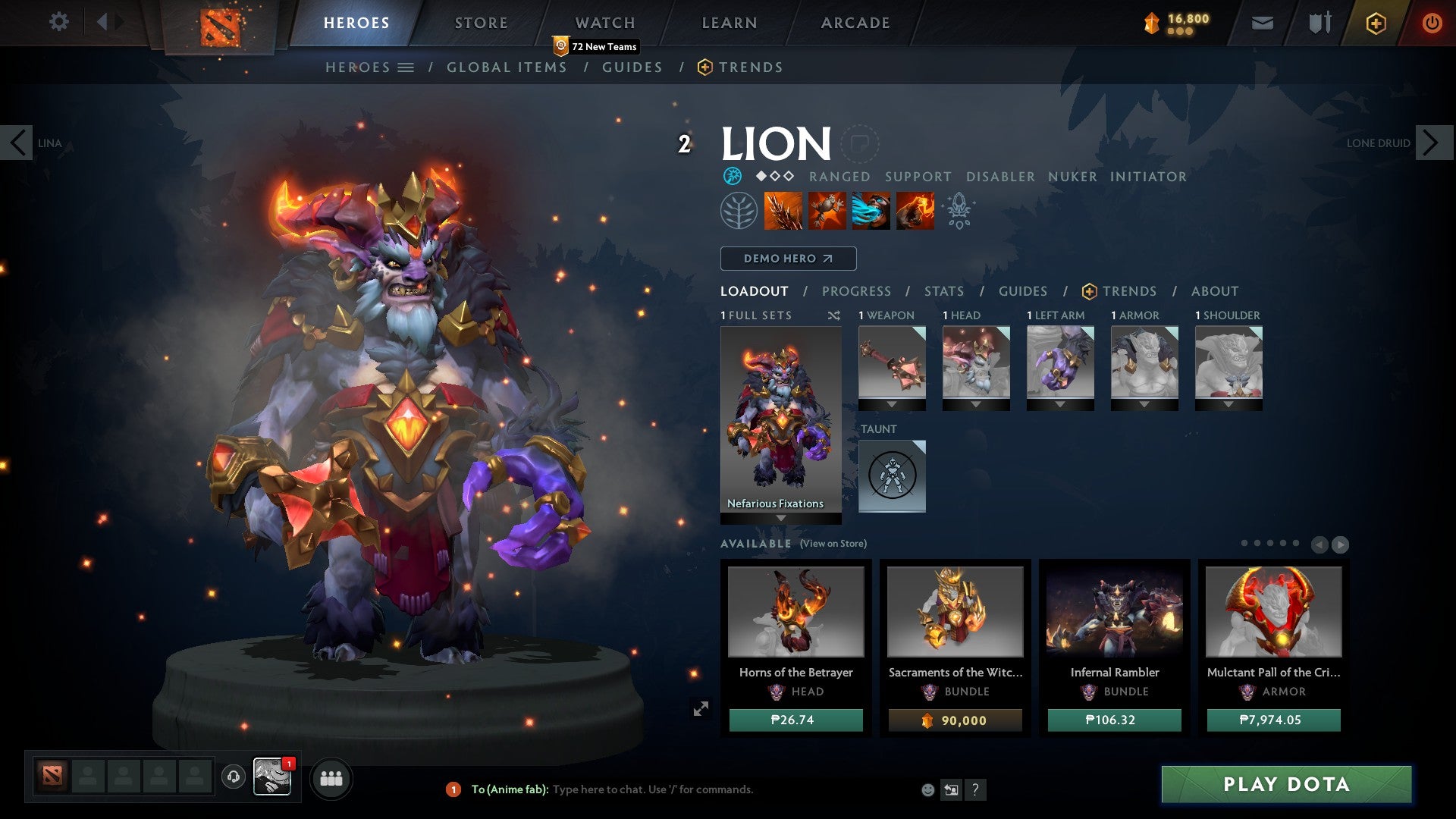
Task: Switch to the Stats tab
Action: [x=944, y=290]
